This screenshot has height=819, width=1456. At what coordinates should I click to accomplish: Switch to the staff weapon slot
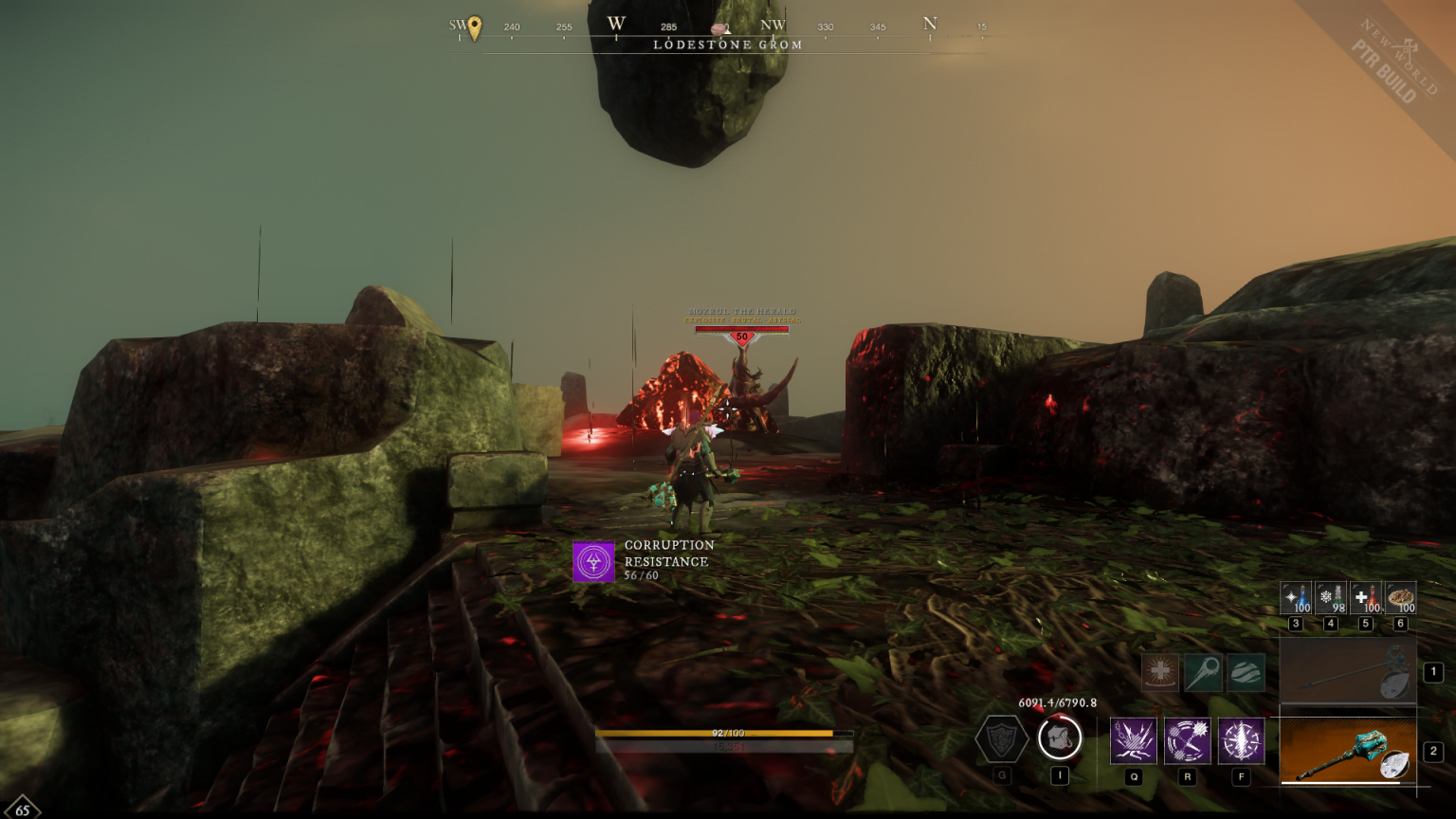(1347, 672)
